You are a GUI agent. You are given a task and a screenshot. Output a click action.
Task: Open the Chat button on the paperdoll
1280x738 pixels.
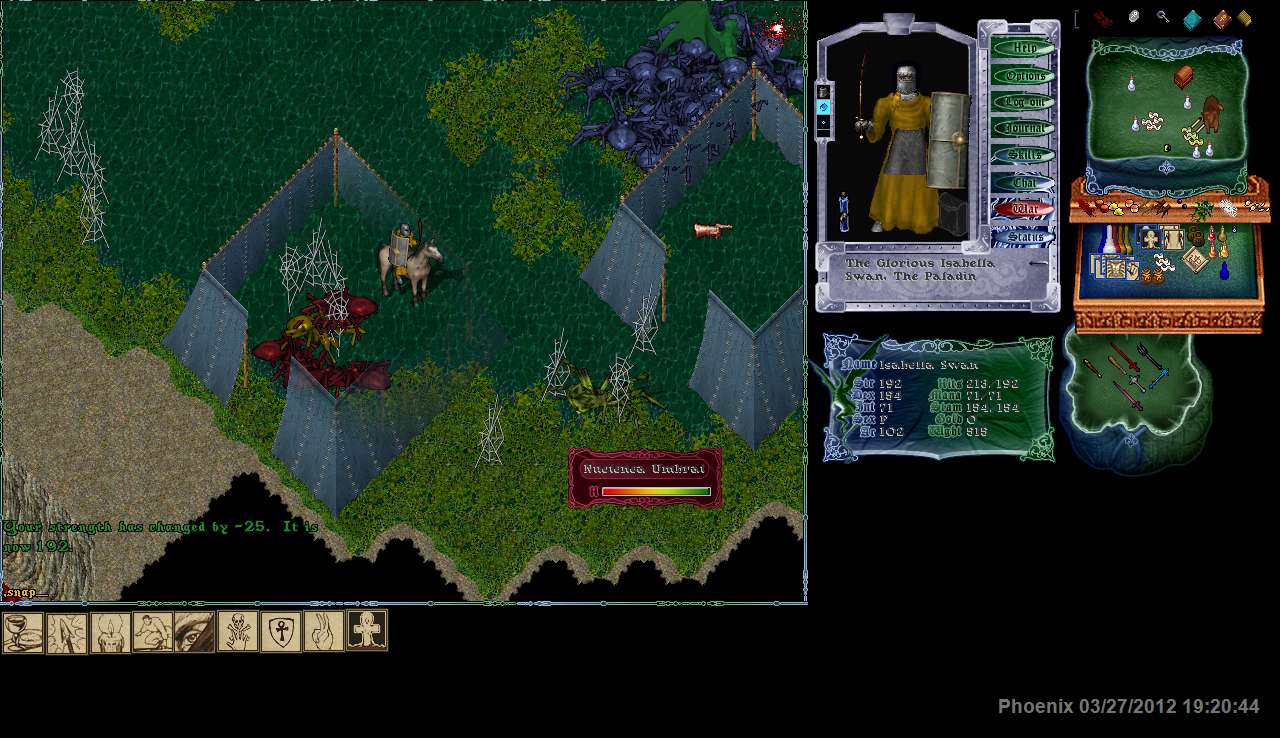click(1023, 182)
